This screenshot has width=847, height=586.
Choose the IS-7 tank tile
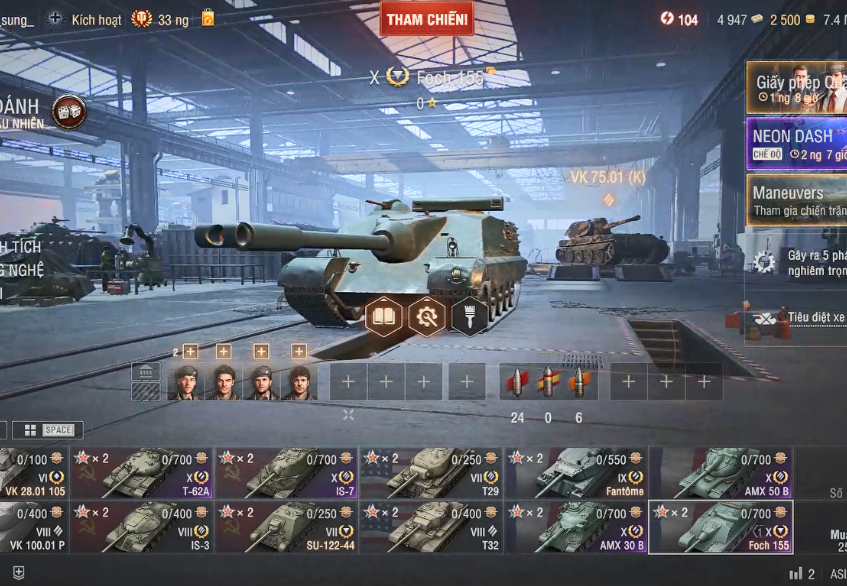tap(286, 473)
